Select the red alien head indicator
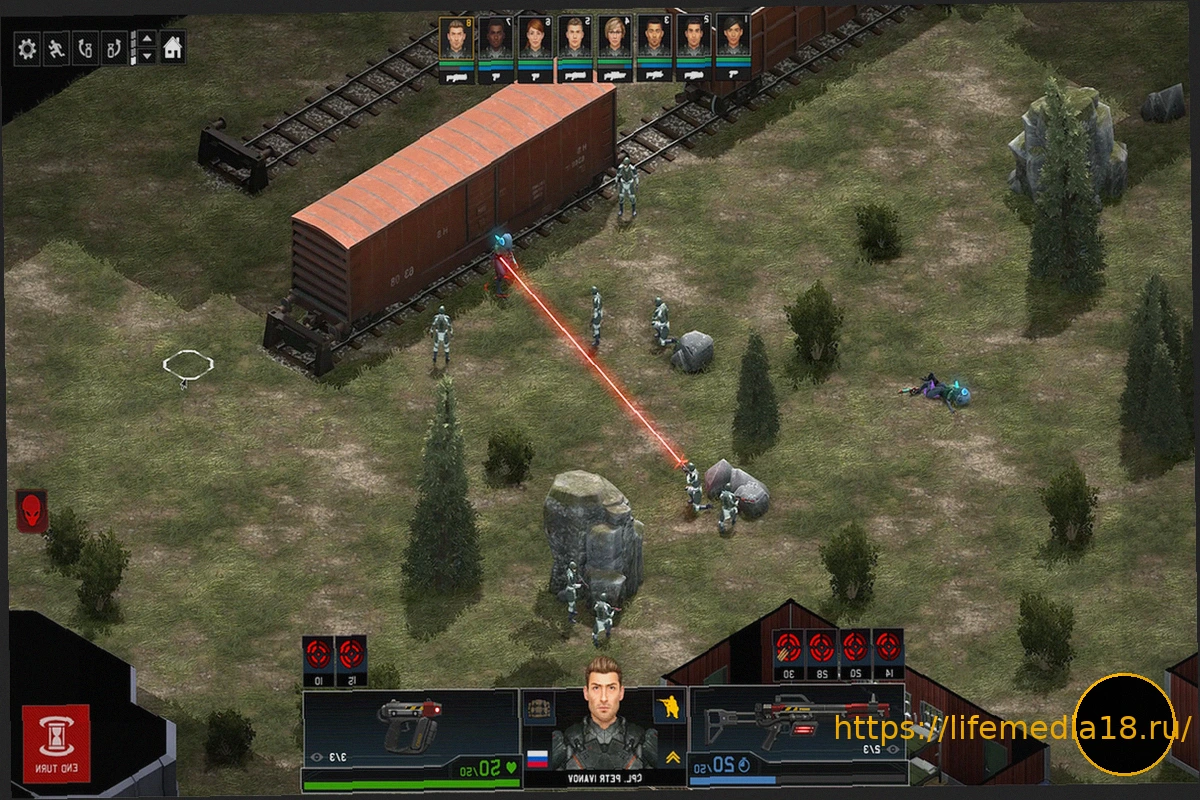This screenshot has width=1200, height=800. pos(31,510)
